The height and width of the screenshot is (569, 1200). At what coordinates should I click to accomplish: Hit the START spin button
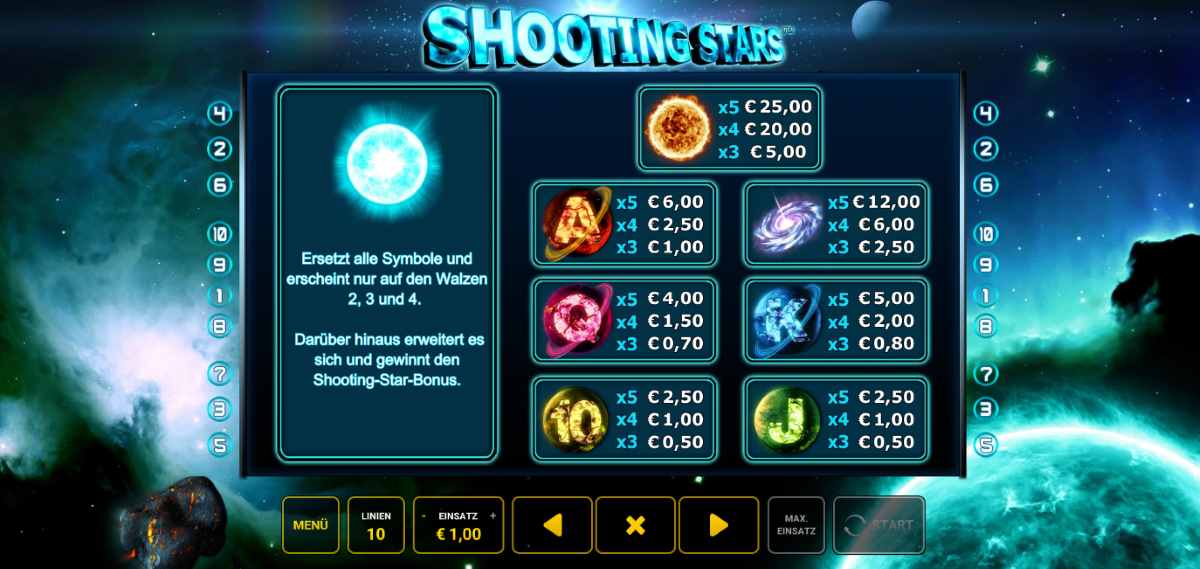[879, 525]
